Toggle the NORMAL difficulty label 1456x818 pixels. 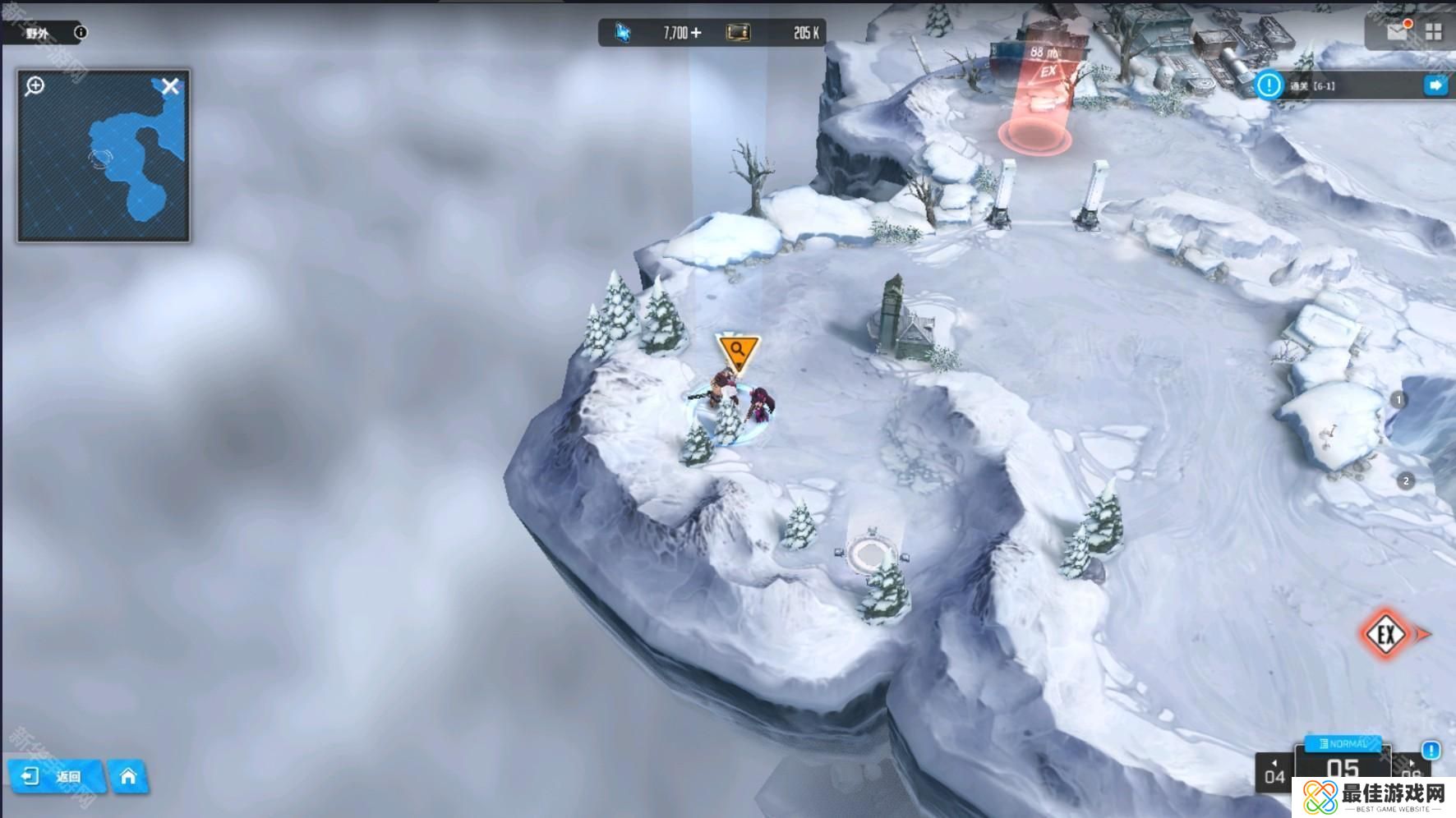pyautogui.click(x=1343, y=743)
